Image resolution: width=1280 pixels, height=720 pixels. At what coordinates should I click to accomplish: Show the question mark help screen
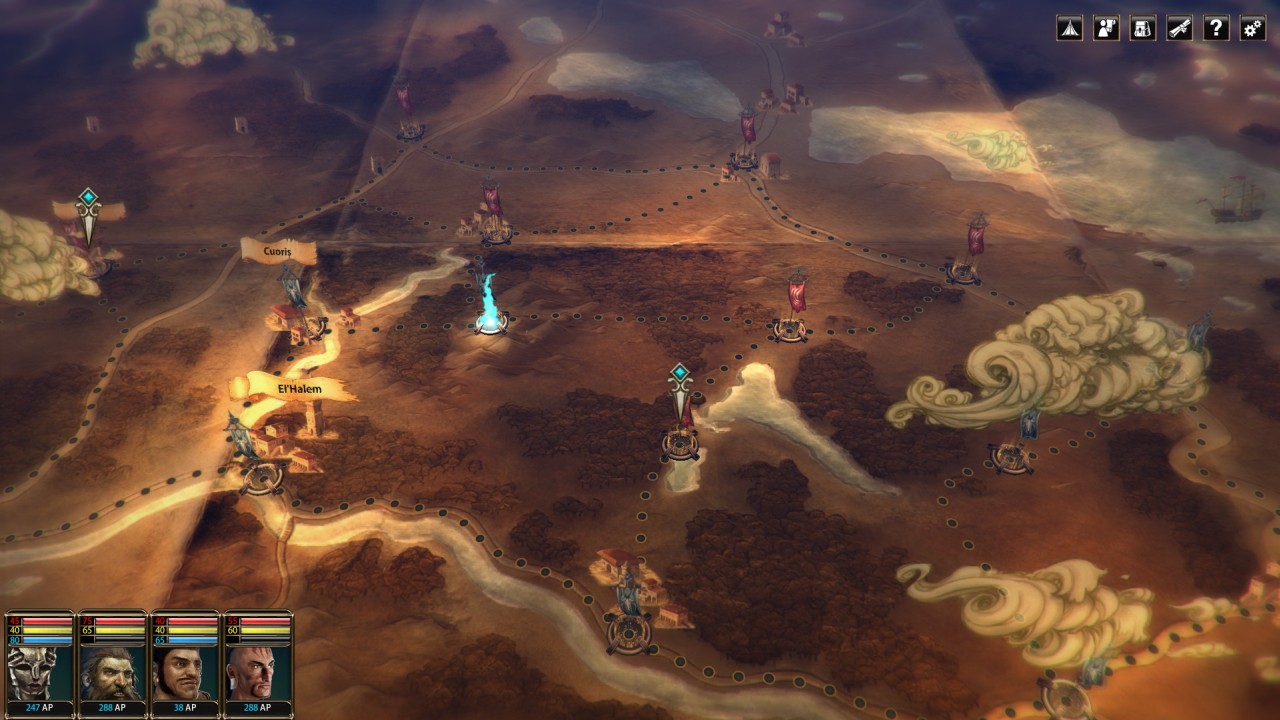pos(1216,28)
